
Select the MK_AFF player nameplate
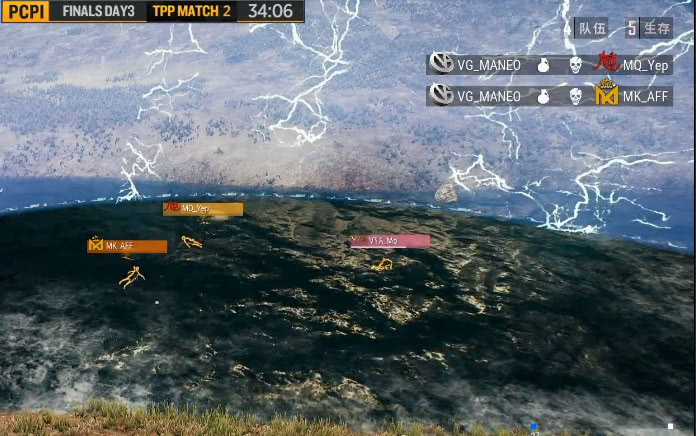pos(127,246)
